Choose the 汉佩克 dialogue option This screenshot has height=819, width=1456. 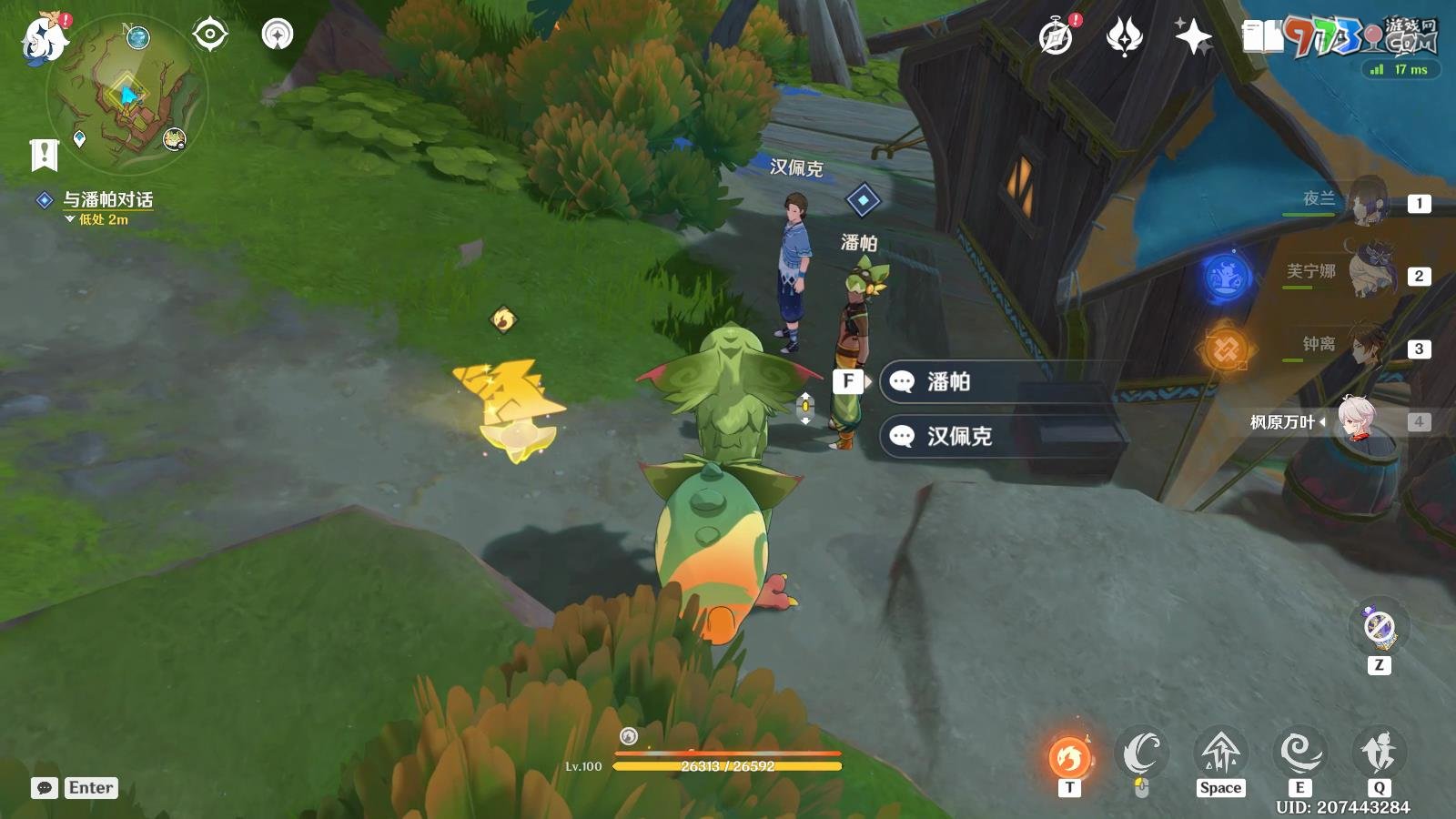[x=992, y=437]
